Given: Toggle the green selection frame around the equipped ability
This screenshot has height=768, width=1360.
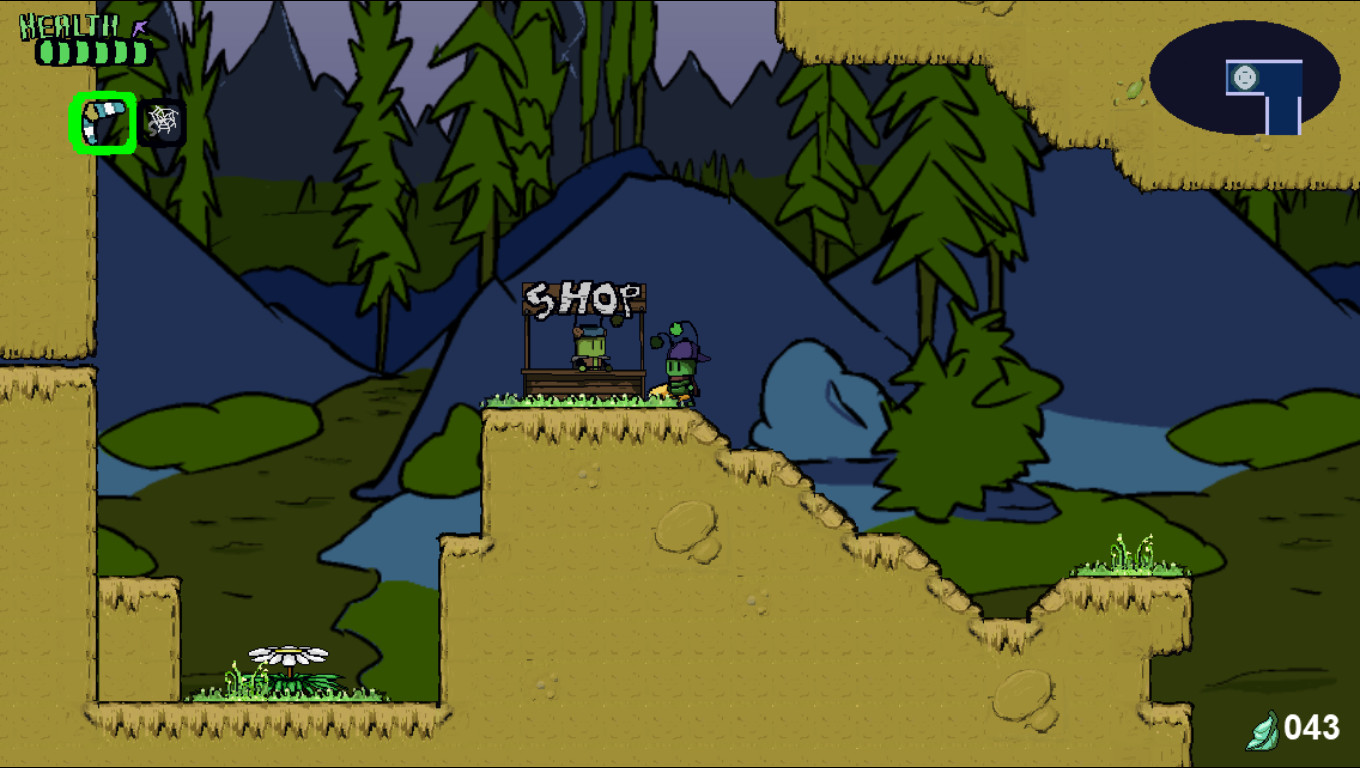Looking at the screenshot, I should 101,120.
